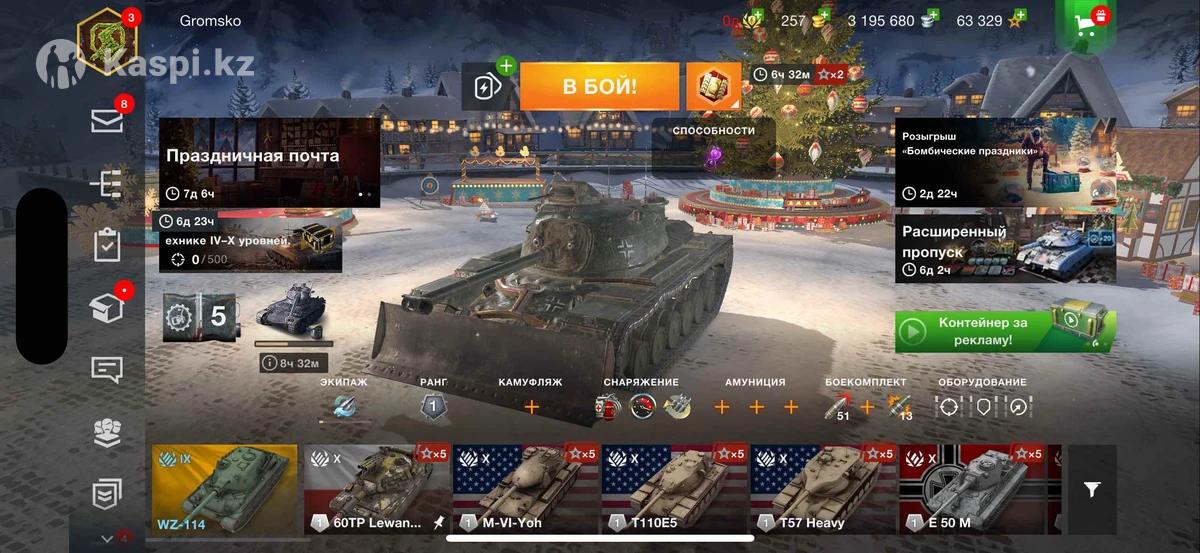Switch to the E 50 M tank
Screen dimensions: 1200x553
[972, 489]
